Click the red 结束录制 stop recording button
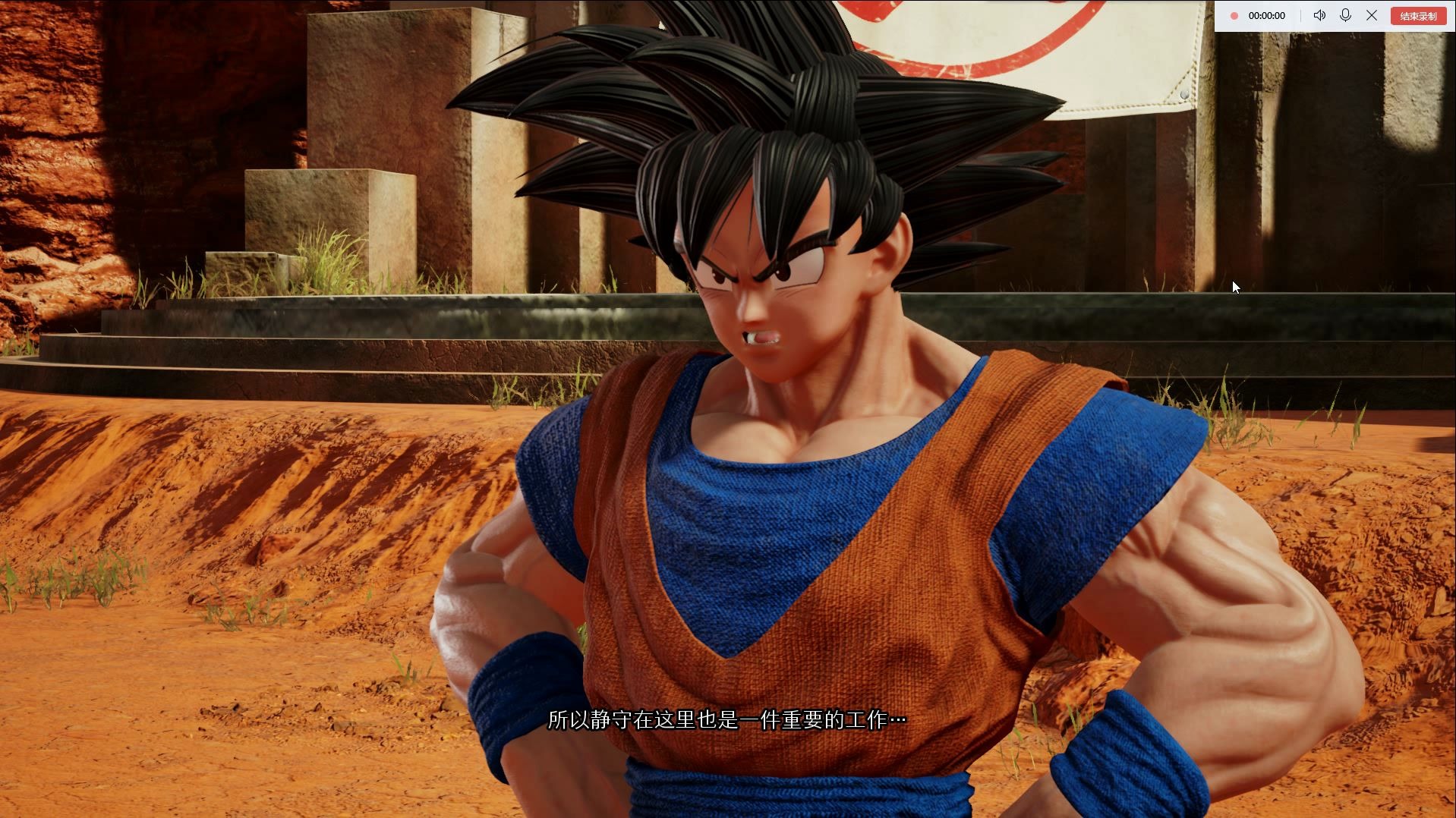Image resolution: width=1456 pixels, height=818 pixels. 1417,16
